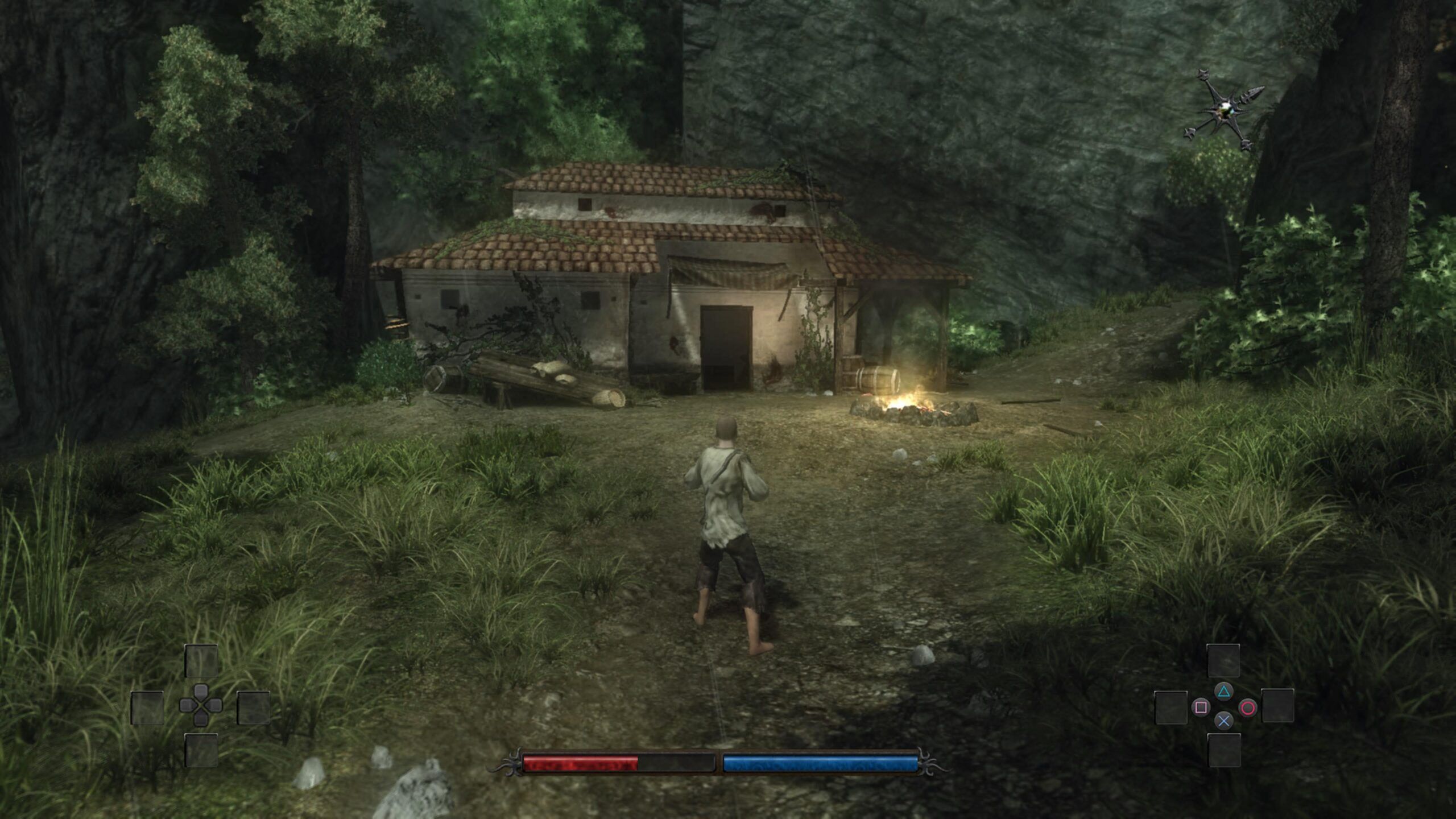Choose the D-pad left quick slot
The width and height of the screenshot is (1456, 819).
[147, 708]
